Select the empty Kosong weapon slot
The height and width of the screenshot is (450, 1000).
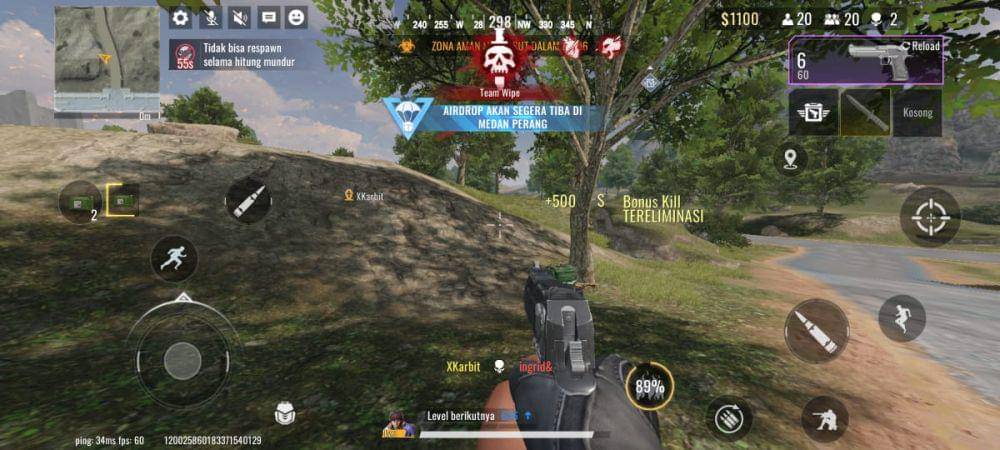[x=917, y=113]
